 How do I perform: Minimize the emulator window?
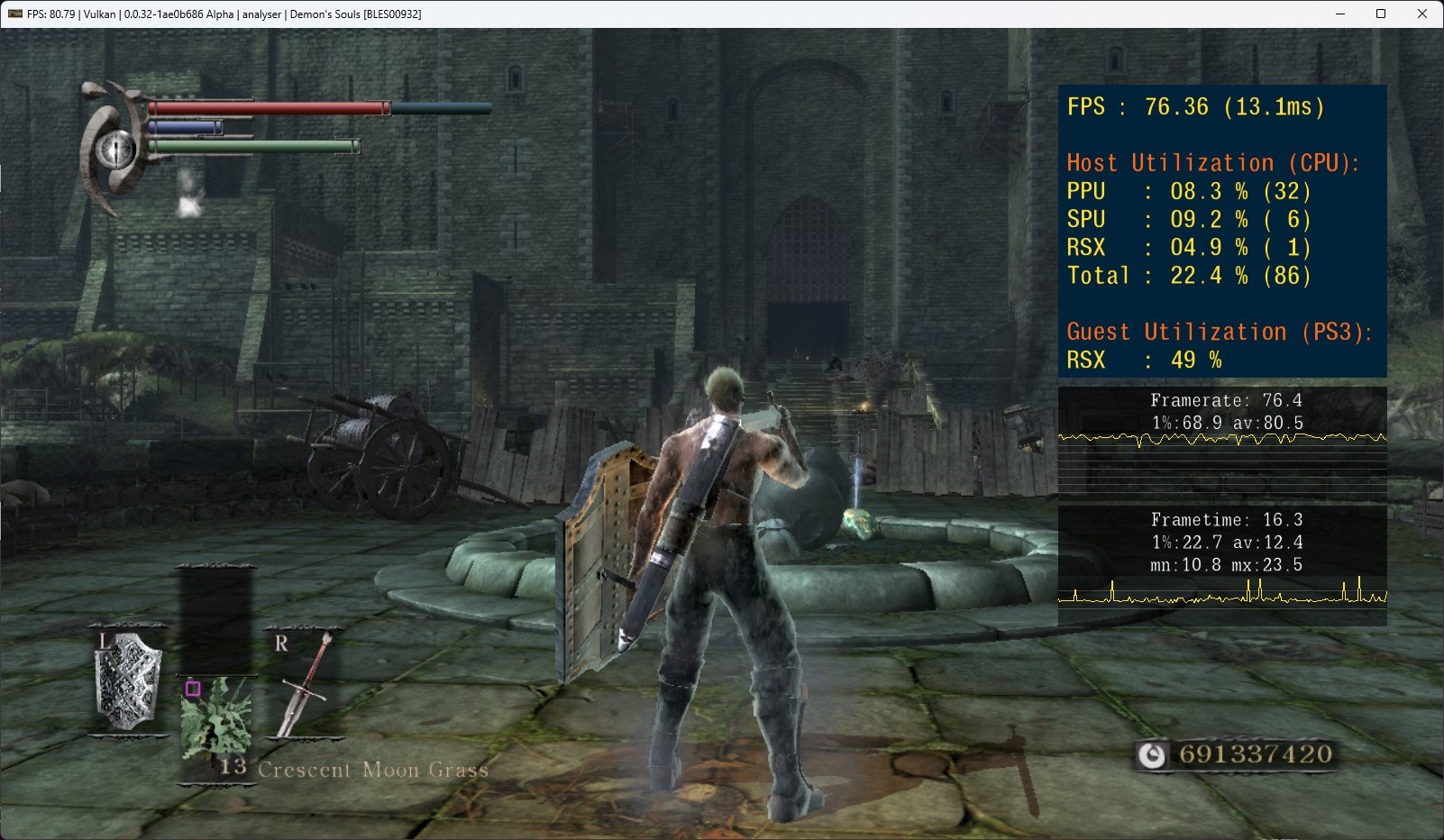[x=1339, y=14]
